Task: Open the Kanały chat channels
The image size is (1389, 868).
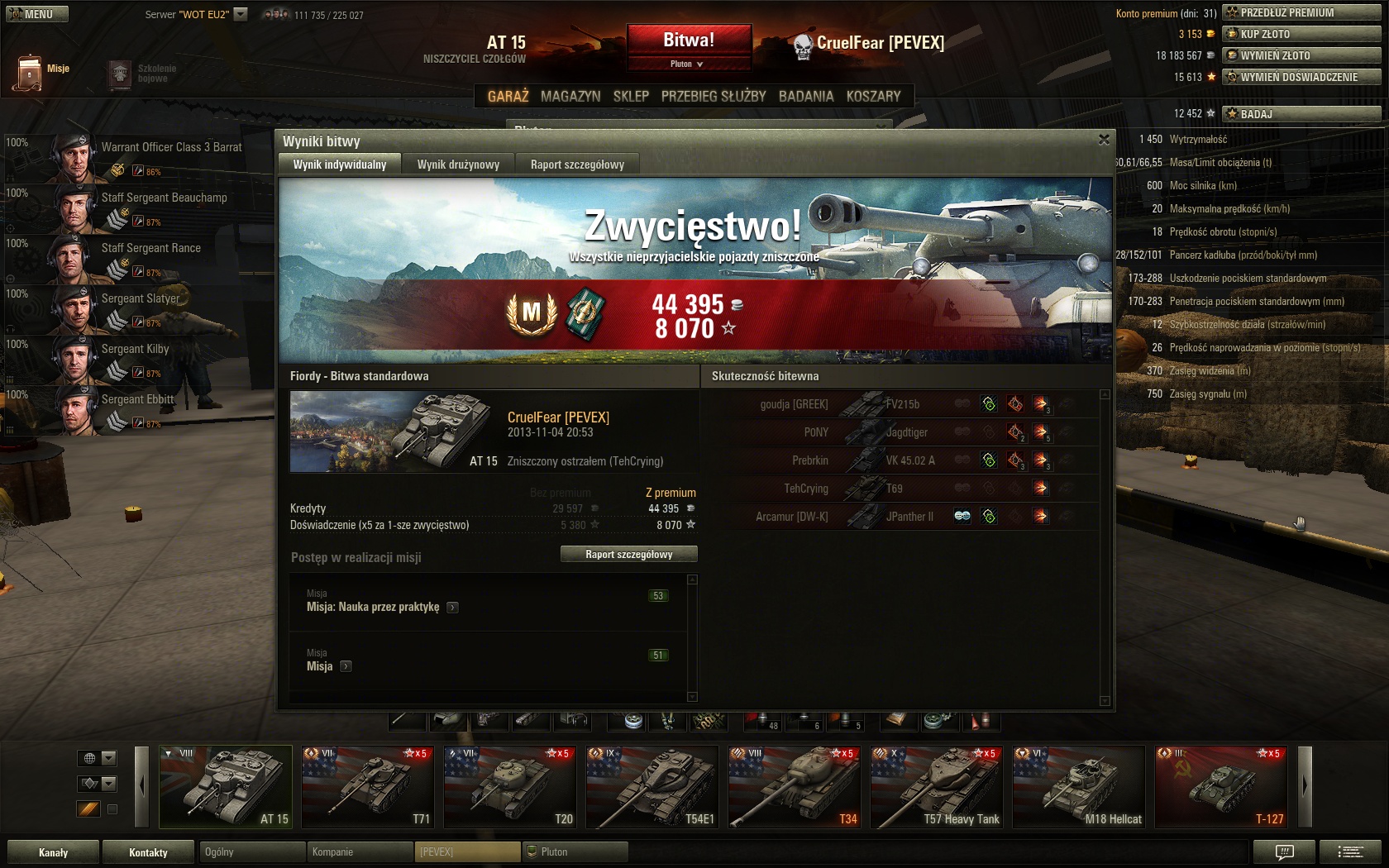Action: pyautogui.click(x=54, y=852)
